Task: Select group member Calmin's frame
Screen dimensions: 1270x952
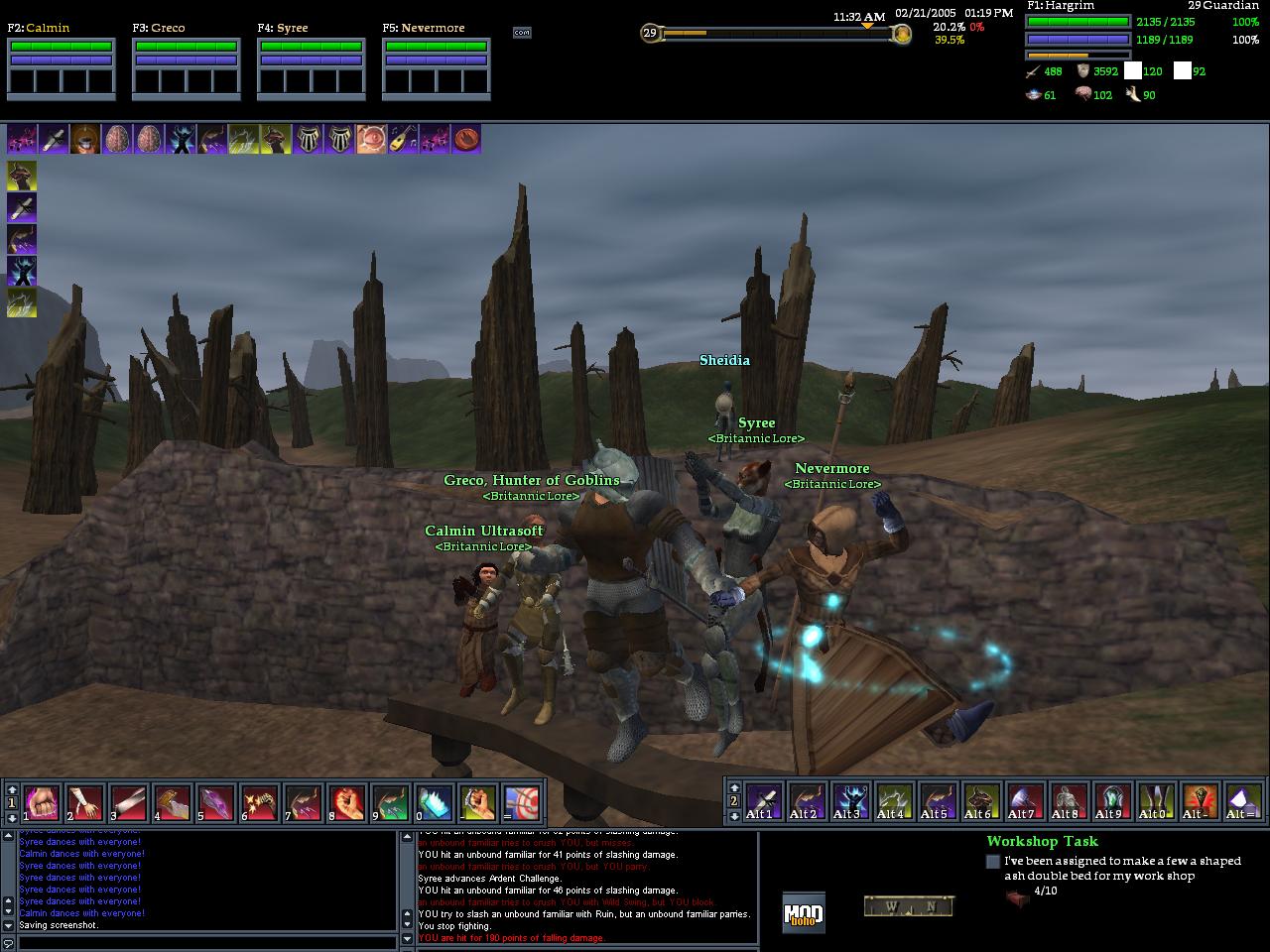Action: pyautogui.click(x=61, y=65)
